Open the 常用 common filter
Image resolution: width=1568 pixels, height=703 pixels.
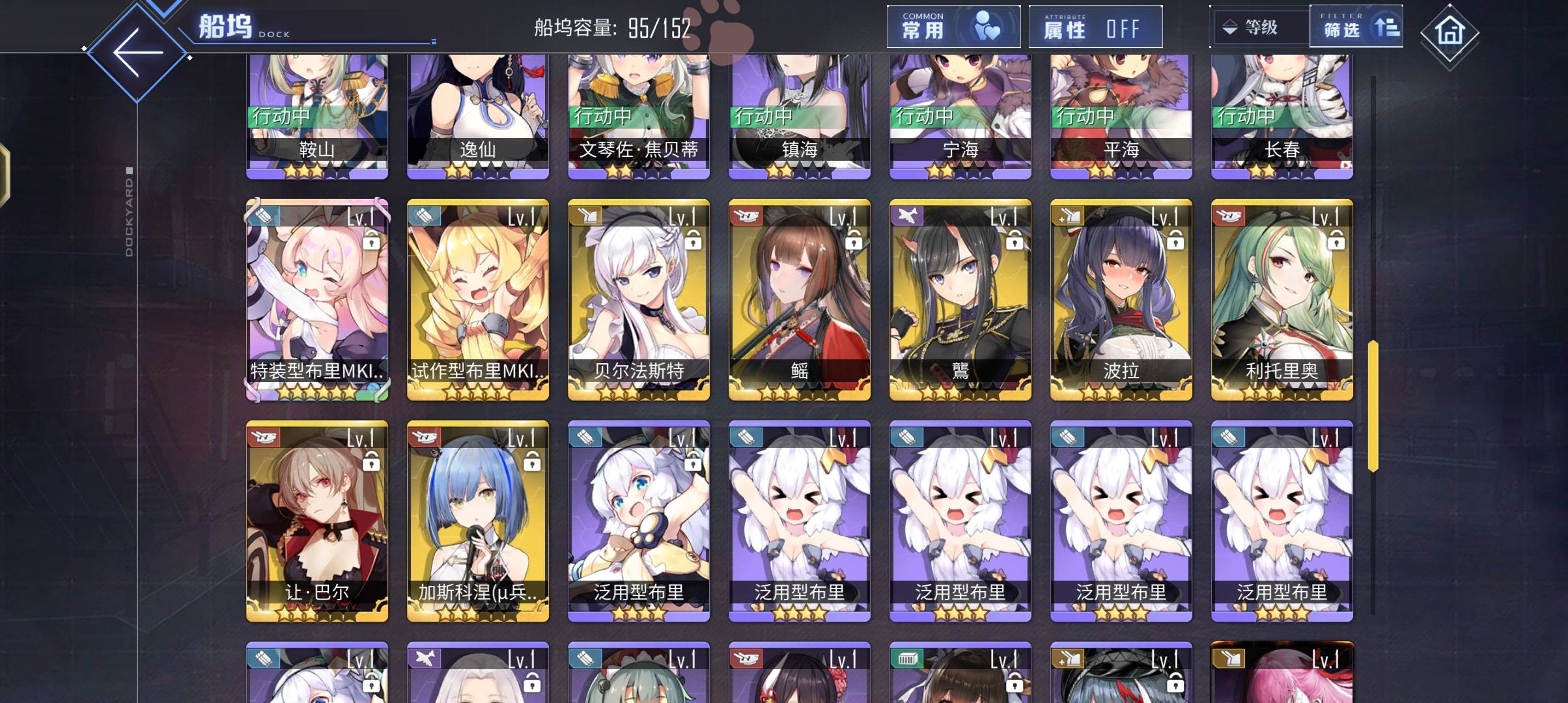953,27
